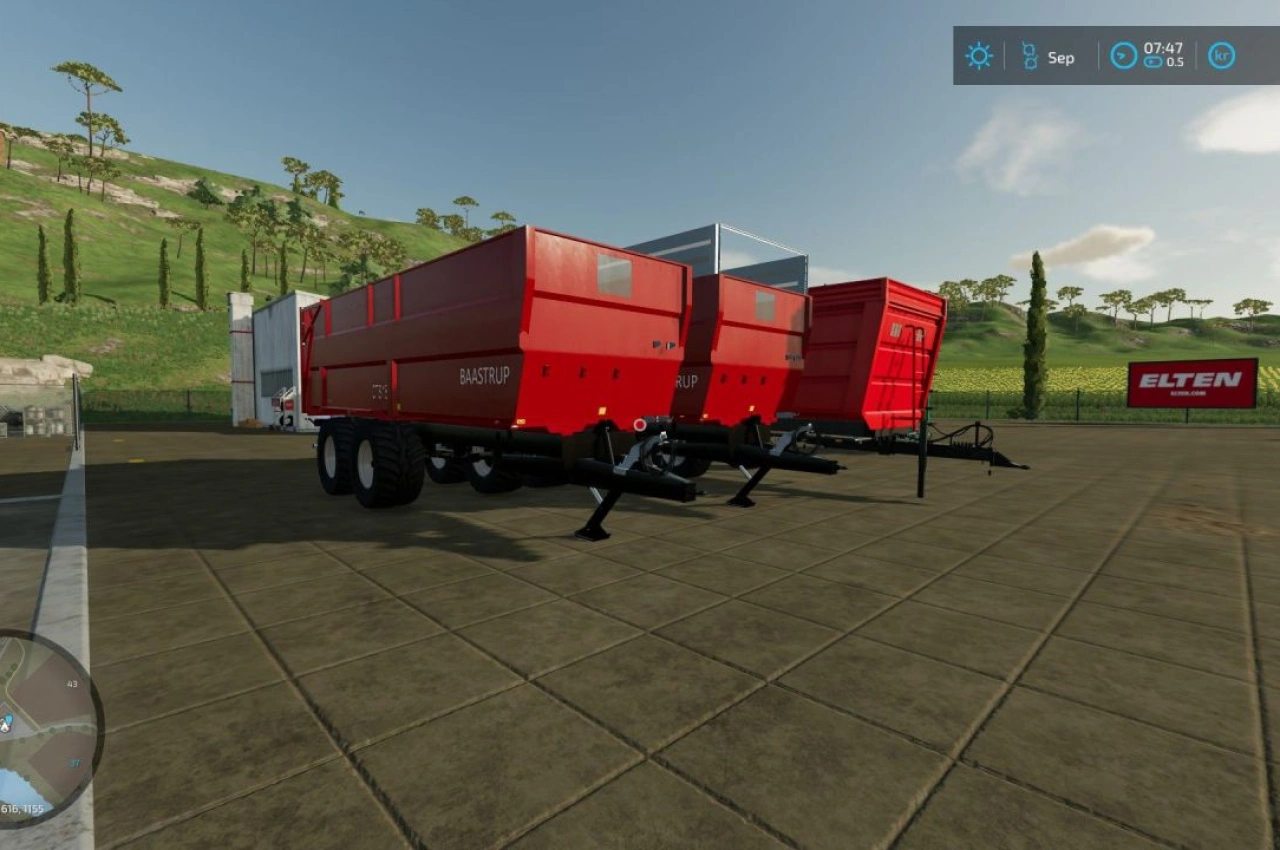Click the coordinates label 616, 1155
The width and height of the screenshot is (1280, 850).
click(x=25, y=807)
